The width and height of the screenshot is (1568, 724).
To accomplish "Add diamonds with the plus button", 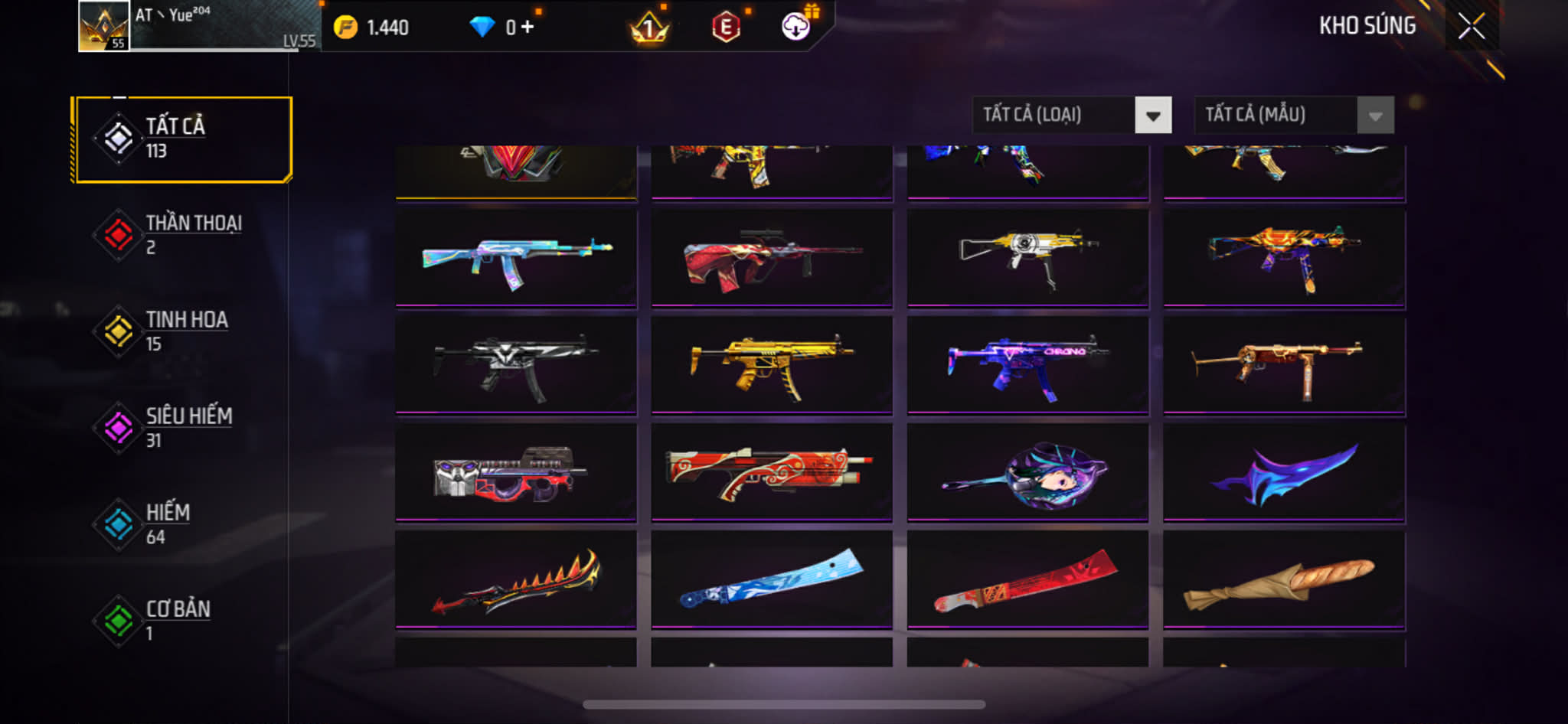I will pyautogui.click(x=528, y=28).
